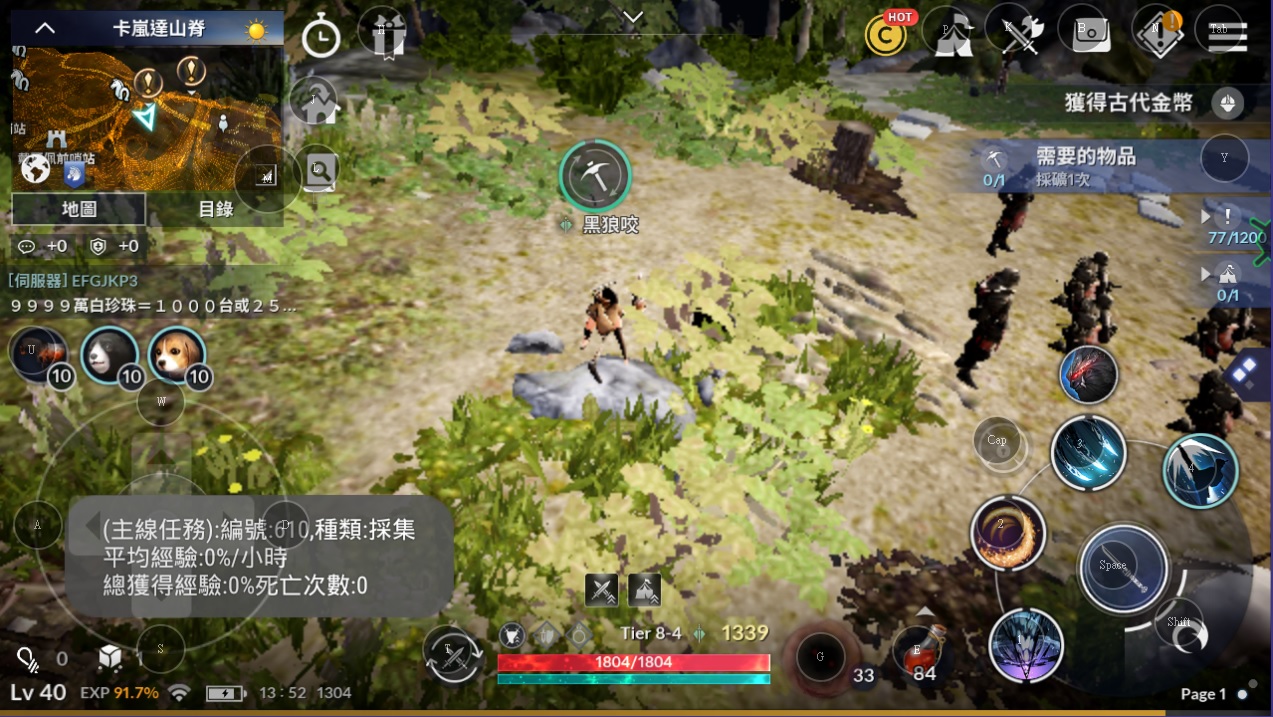The image size is (1273, 717).
Task: Activate the main attack Space skill button
Action: pos(1123,567)
